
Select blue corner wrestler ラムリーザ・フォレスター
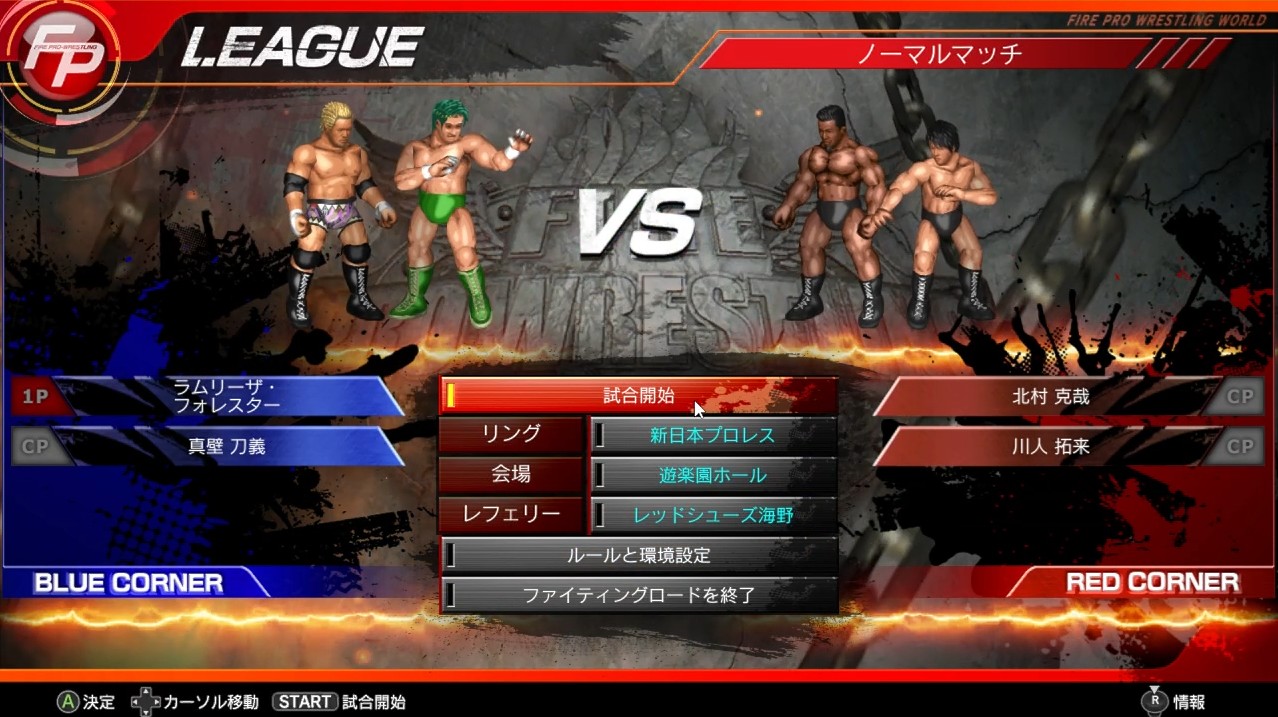click(x=226, y=397)
